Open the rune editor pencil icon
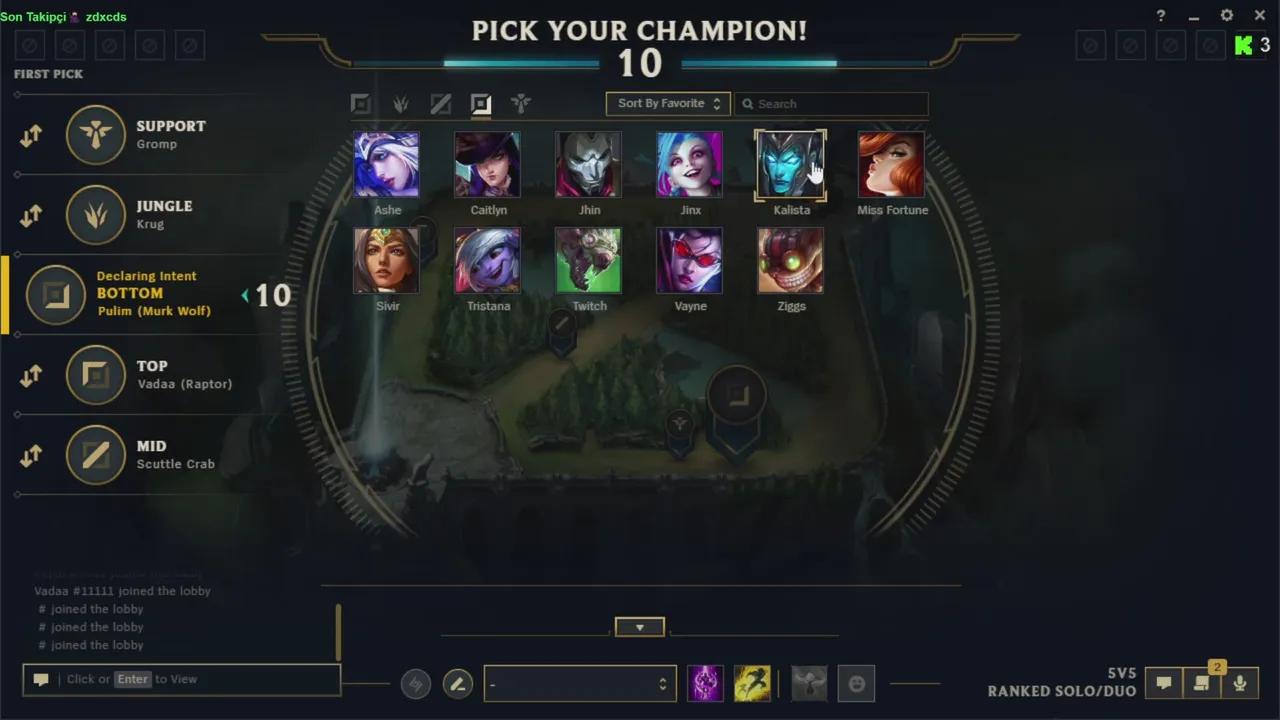This screenshot has height=720, width=1280. pos(458,683)
